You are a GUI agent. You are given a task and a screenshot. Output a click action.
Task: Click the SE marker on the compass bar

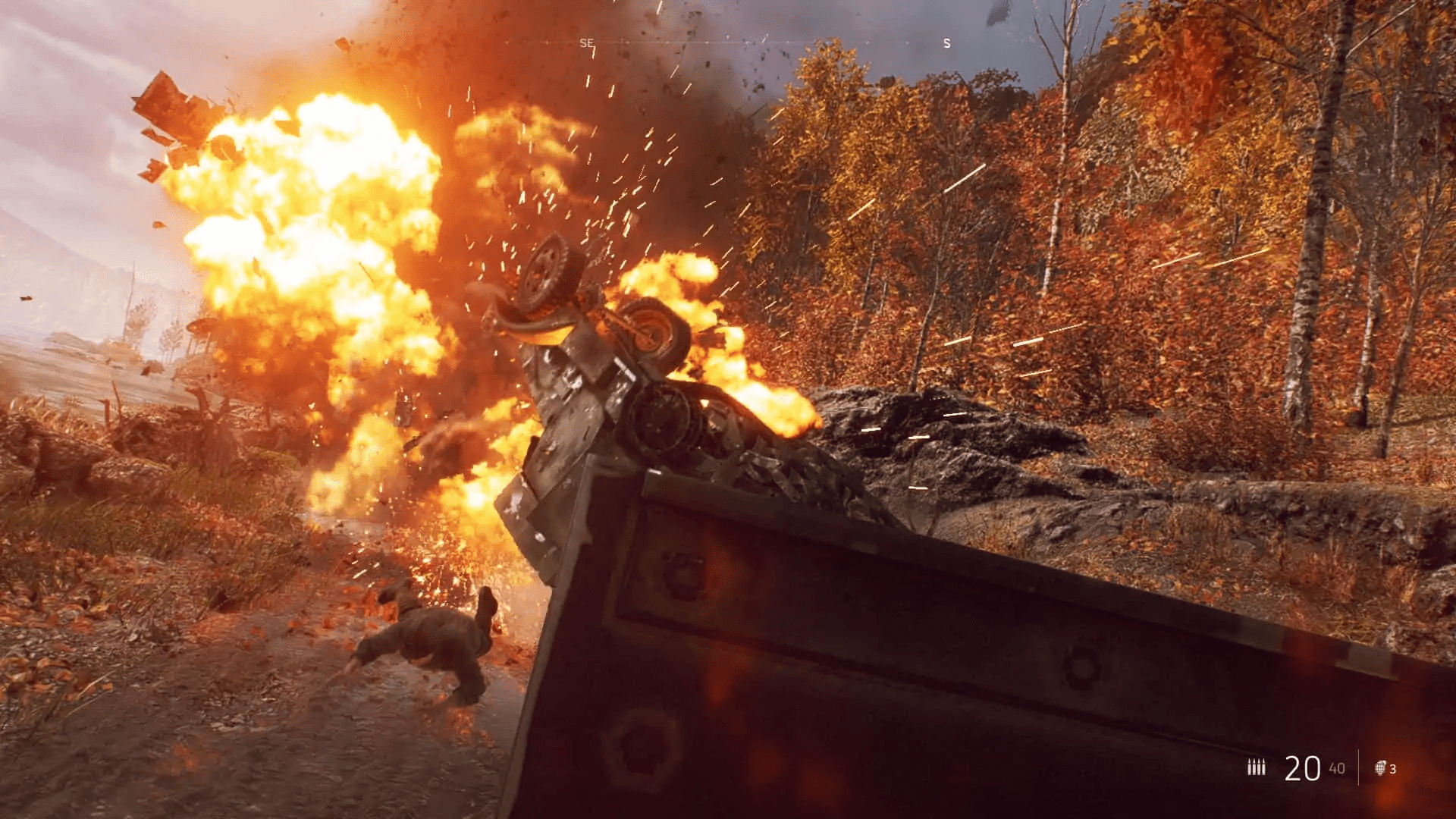point(586,43)
